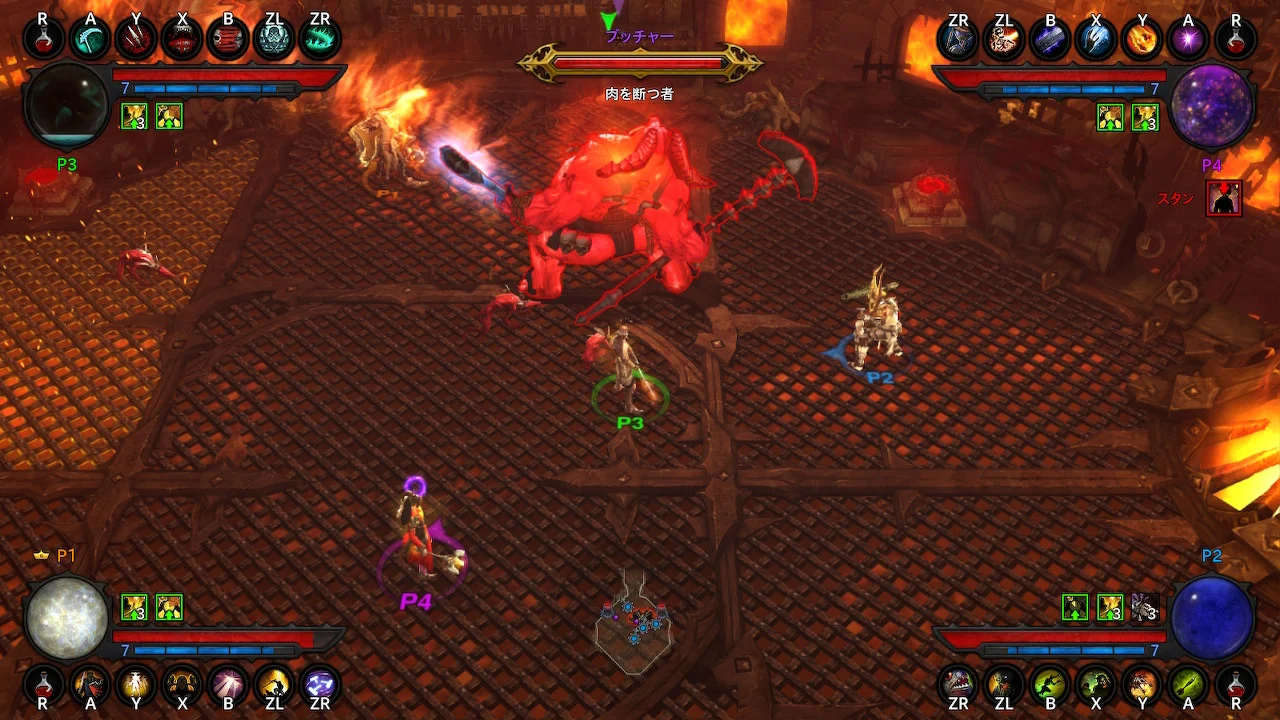Trigger P3's red claw slash skill
Viewport: 1280px width, 720px height.
tap(135, 39)
